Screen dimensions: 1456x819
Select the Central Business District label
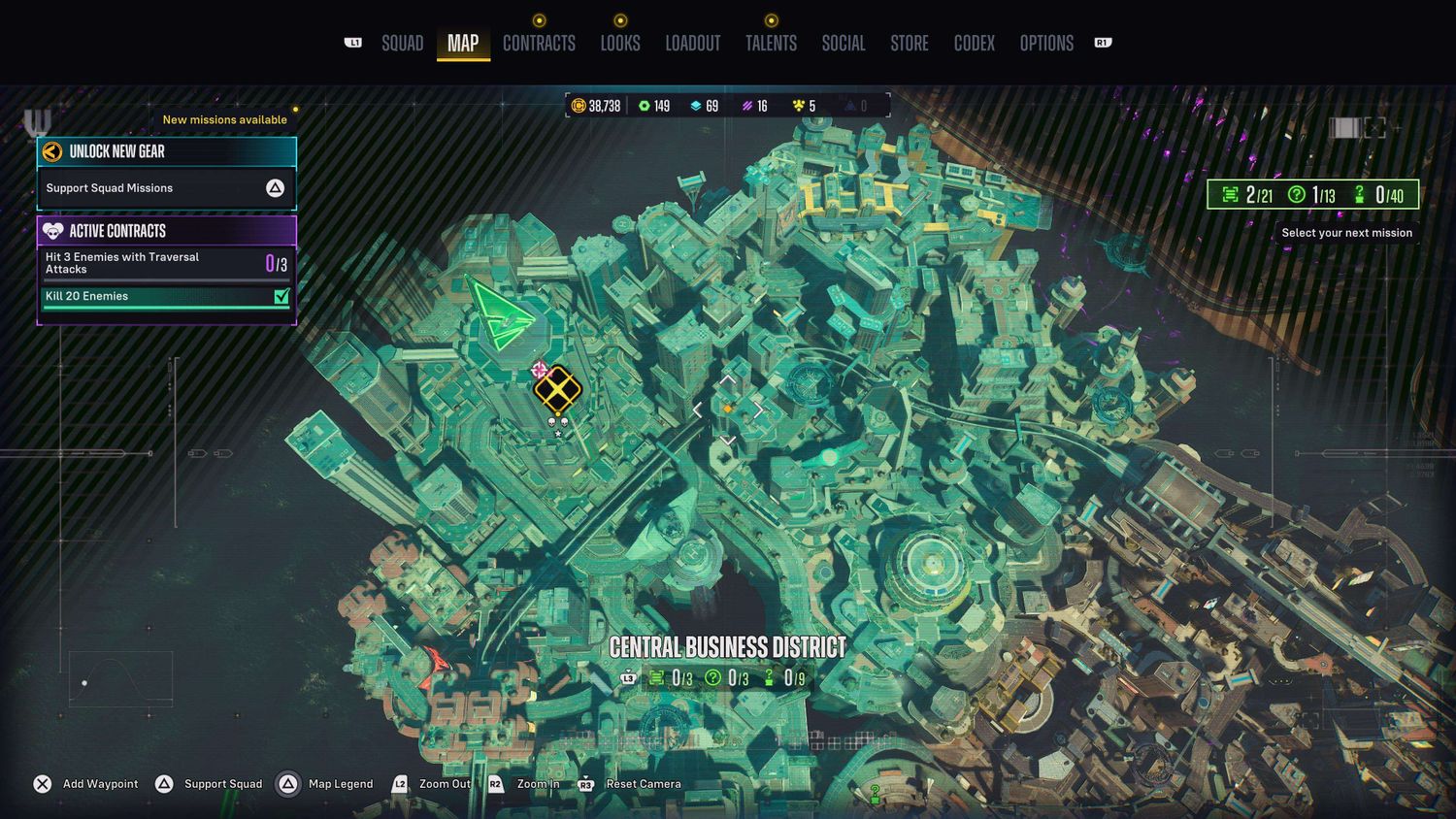(x=727, y=647)
